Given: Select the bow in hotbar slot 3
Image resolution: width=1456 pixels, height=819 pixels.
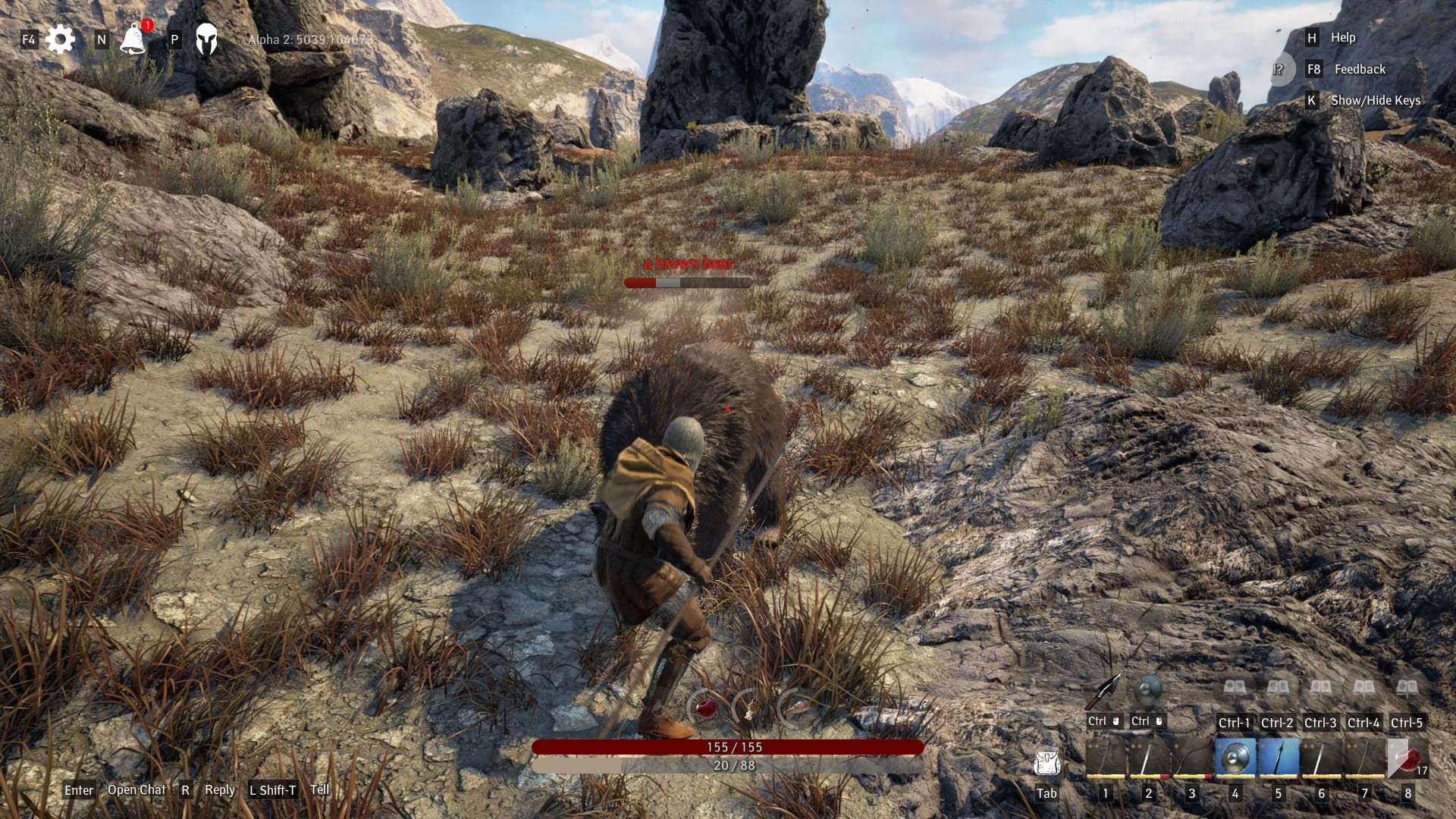Looking at the screenshot, I should [x=1191, y=759].
